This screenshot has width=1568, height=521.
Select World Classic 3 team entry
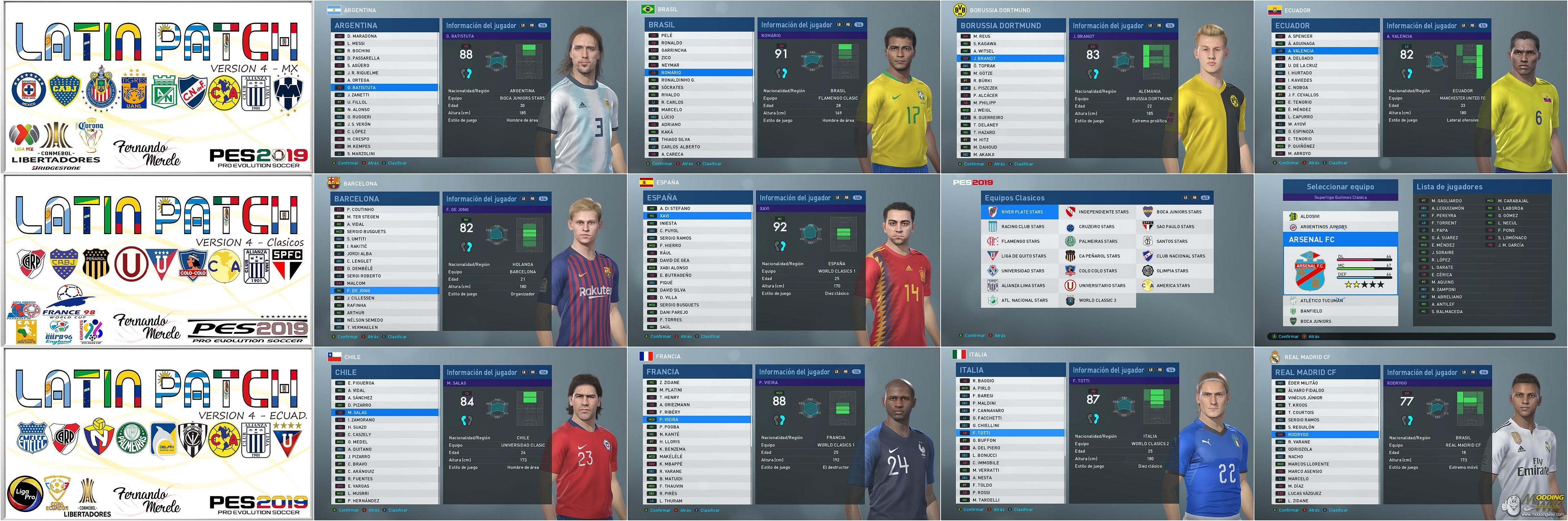pyautogui.click(x=1097, y=300)
